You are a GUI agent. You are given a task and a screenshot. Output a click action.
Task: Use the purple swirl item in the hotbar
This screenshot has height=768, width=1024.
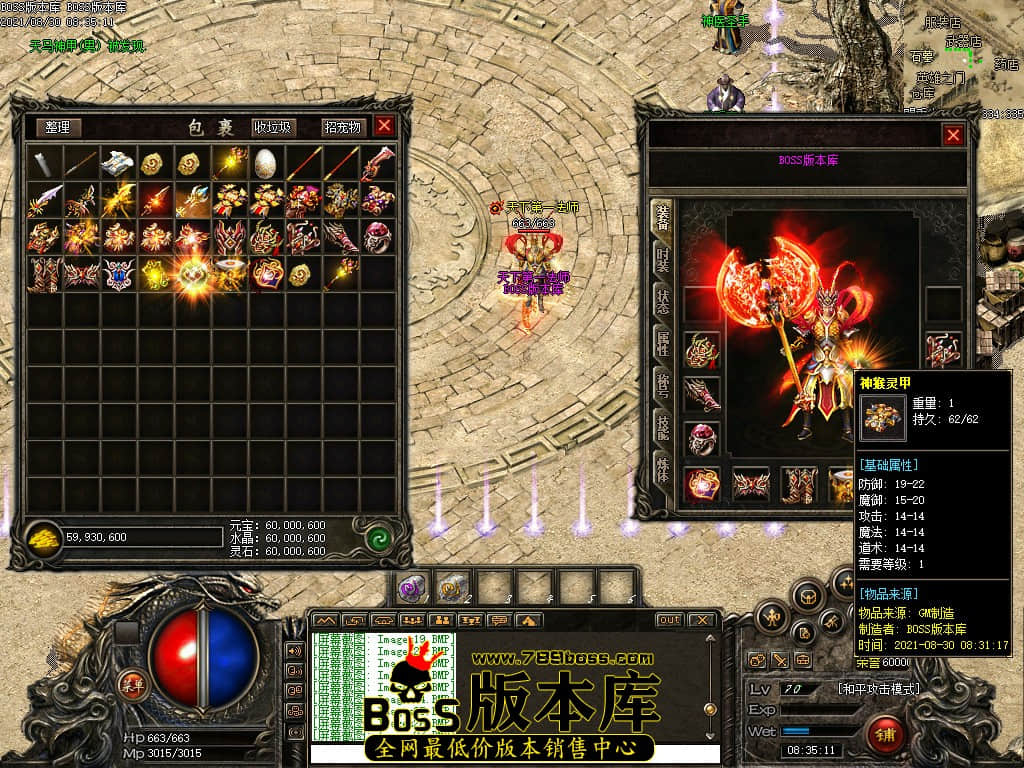[x=411, y=588]
